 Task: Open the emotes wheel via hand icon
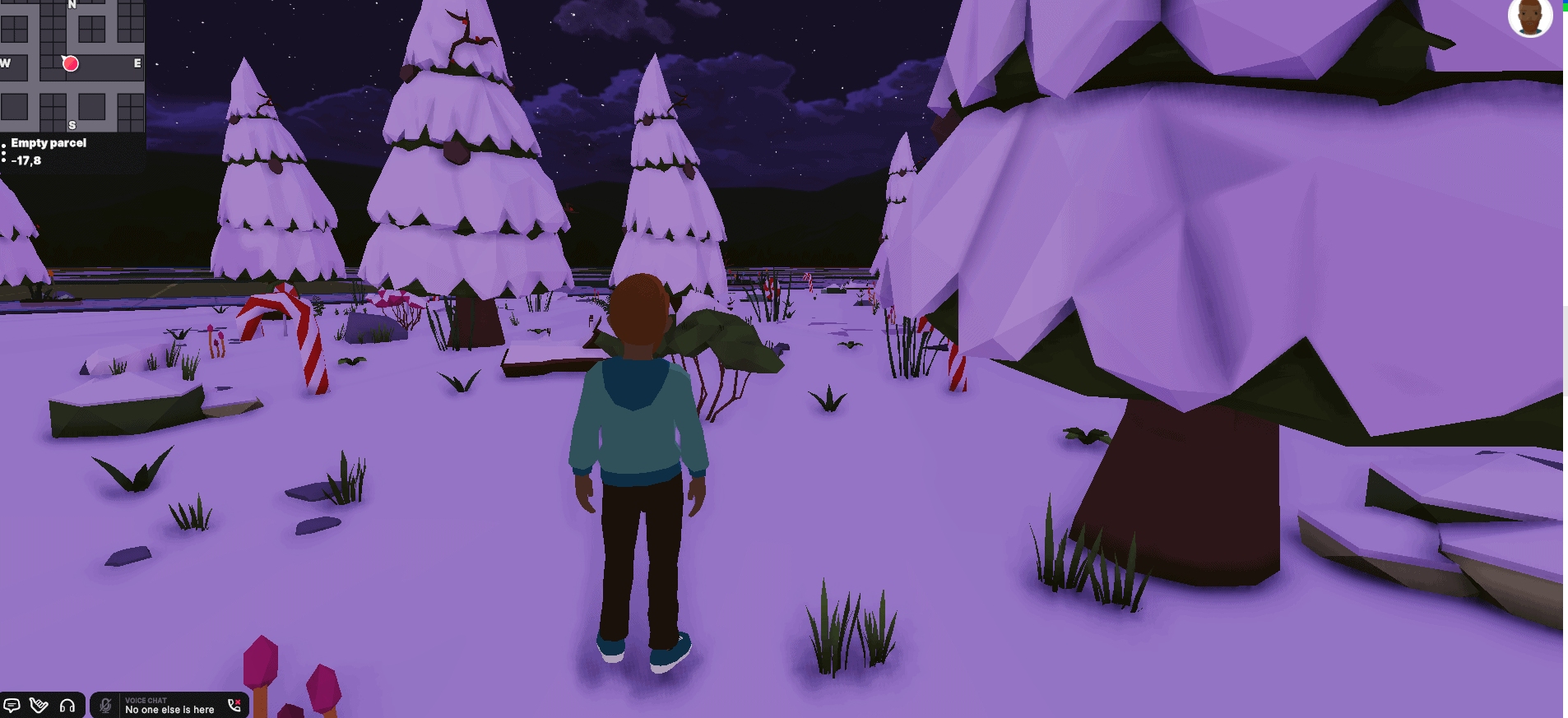[38, 706]
